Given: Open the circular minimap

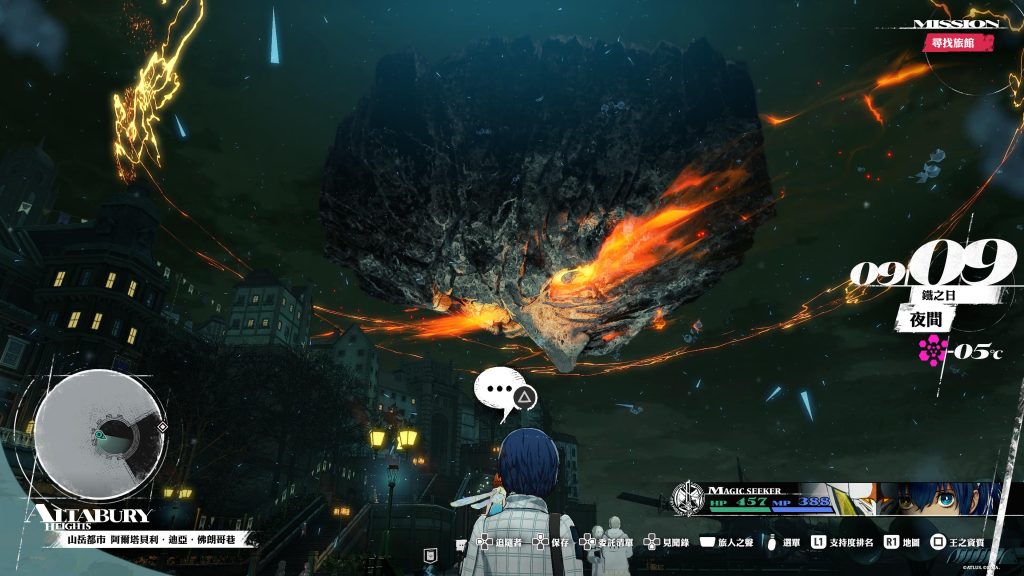Looking at the screenshot, I should (x=100, y=436).
